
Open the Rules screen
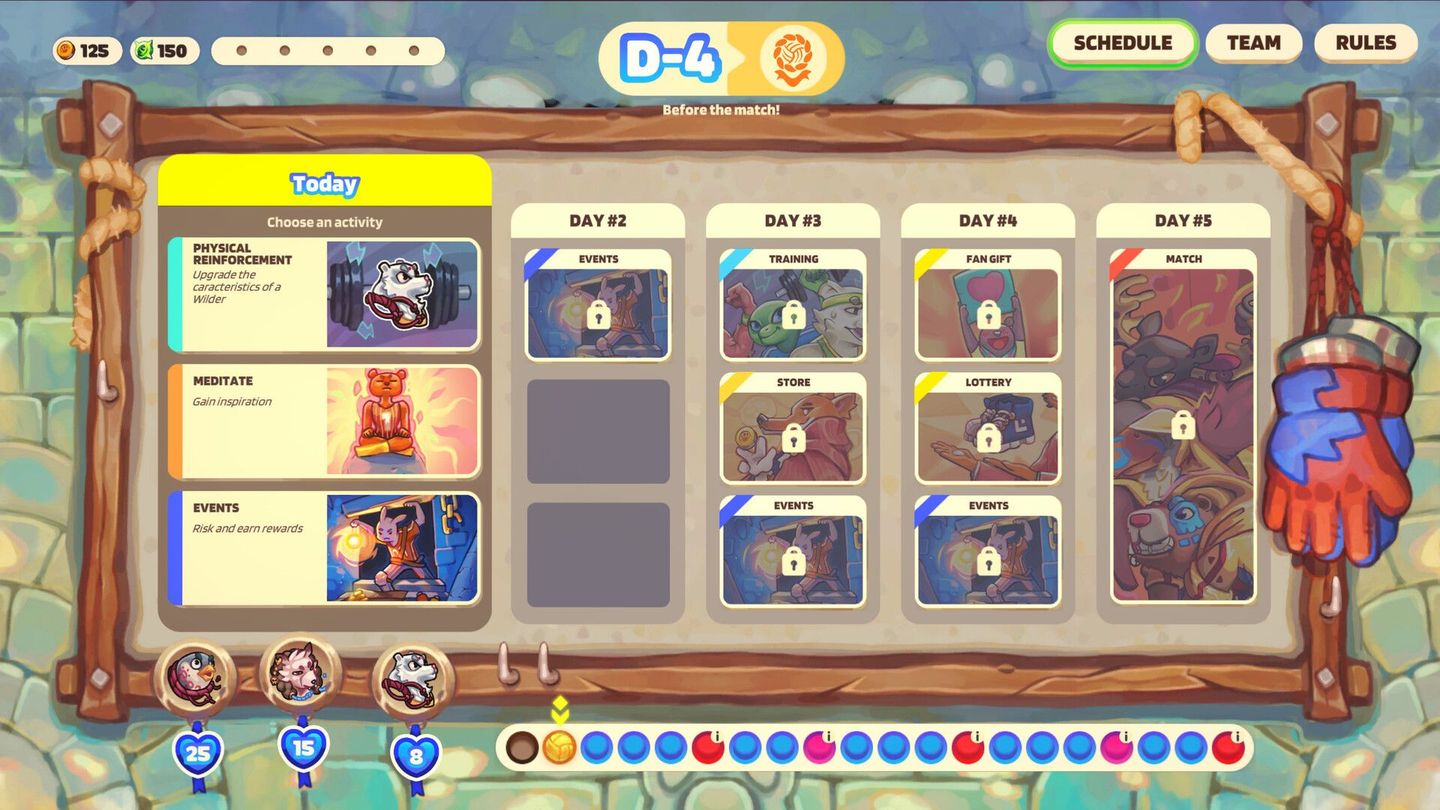(x=1366, y=43)
